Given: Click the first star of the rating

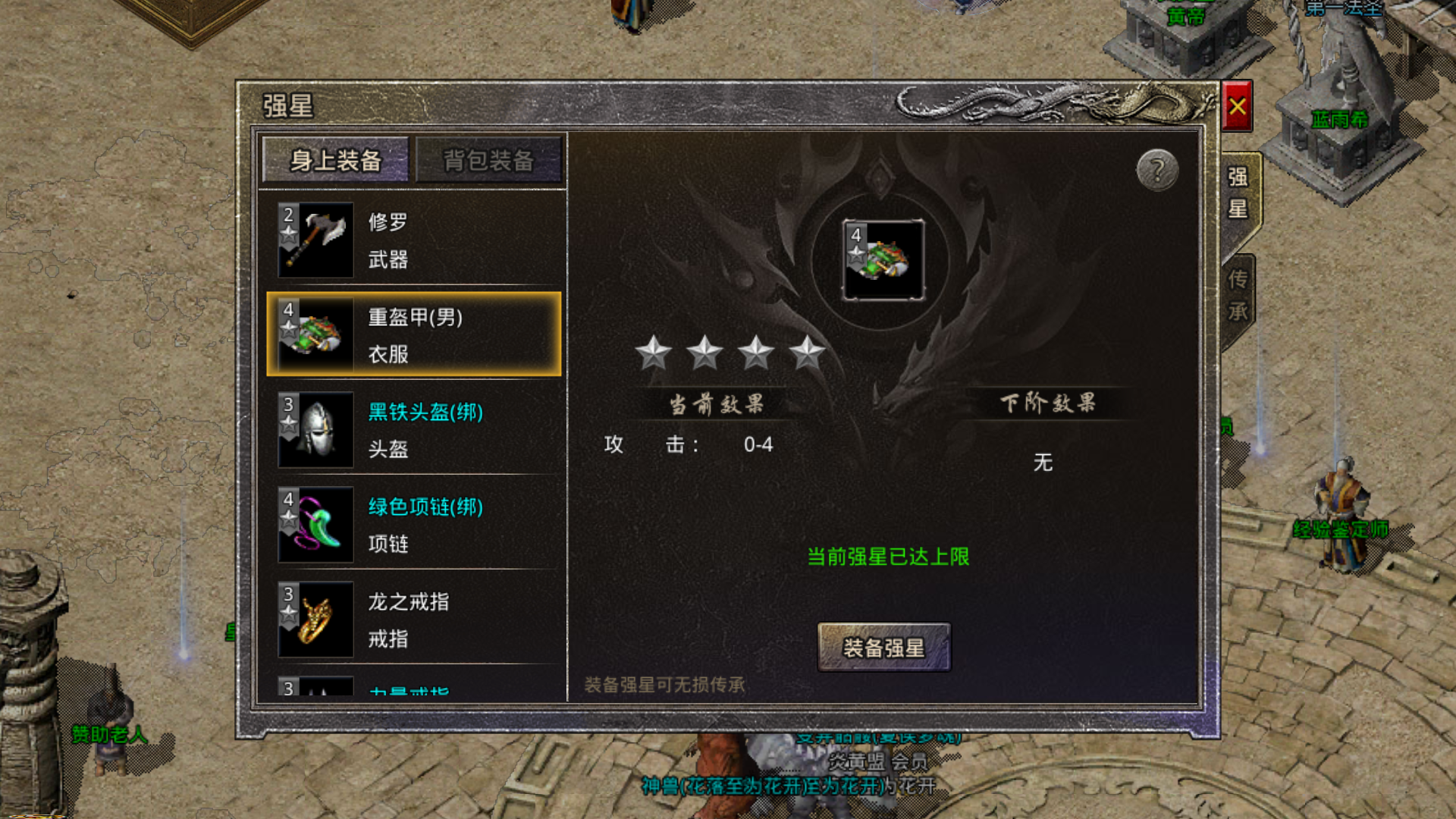Looking at the screenshot, I should coord(655,353).
